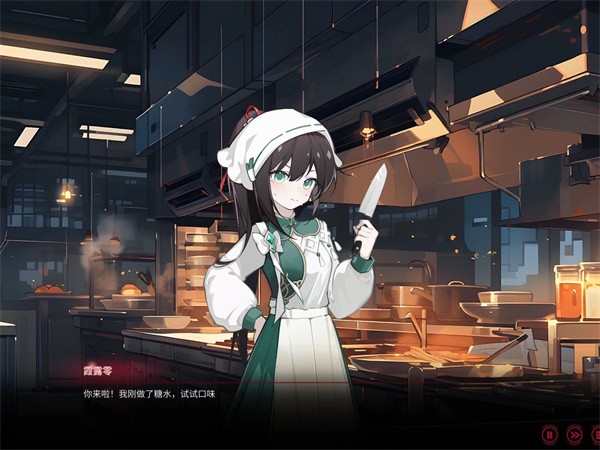The width and height of the screenshot is (600, 450).
Task: Advance the dialogue text box
Action: click(300, 402)
